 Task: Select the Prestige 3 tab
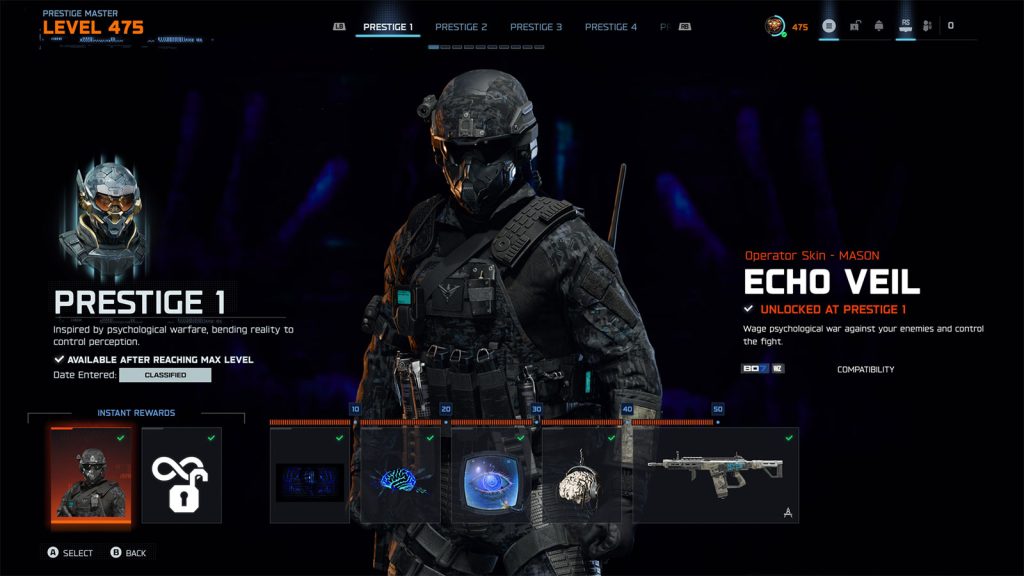click(x=536, y=27)
